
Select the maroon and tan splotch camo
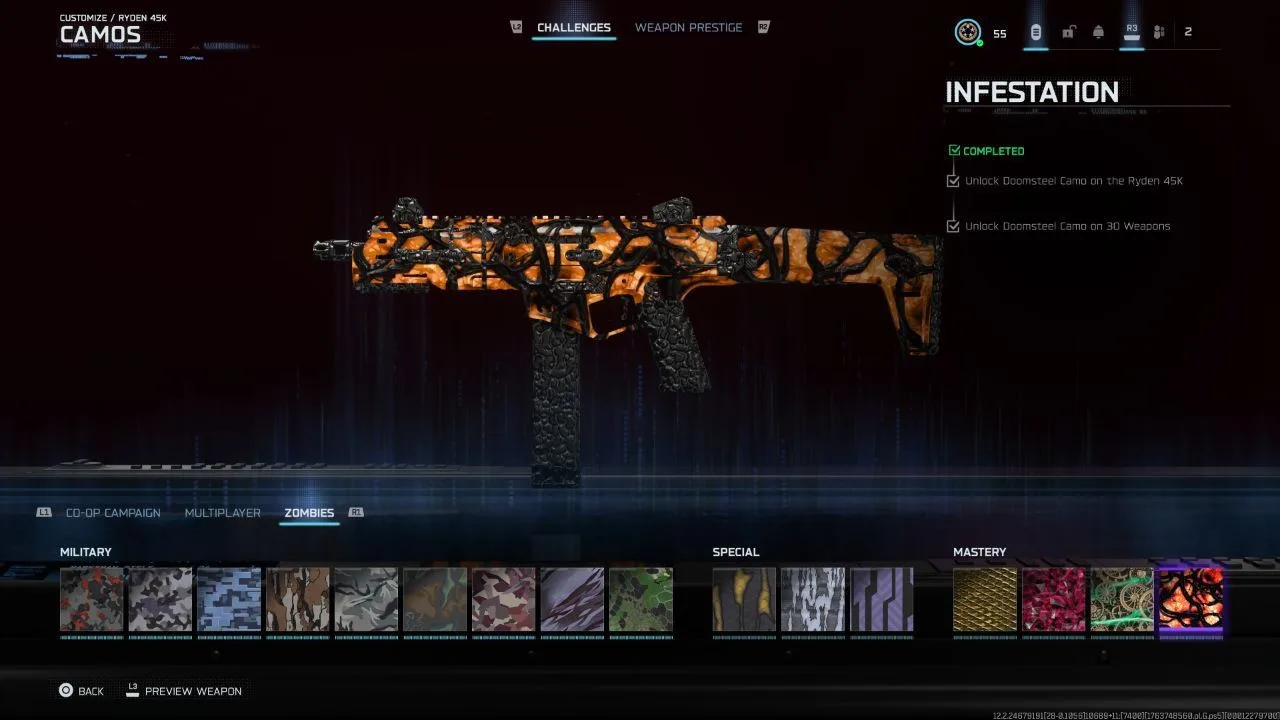pos(503,600)
